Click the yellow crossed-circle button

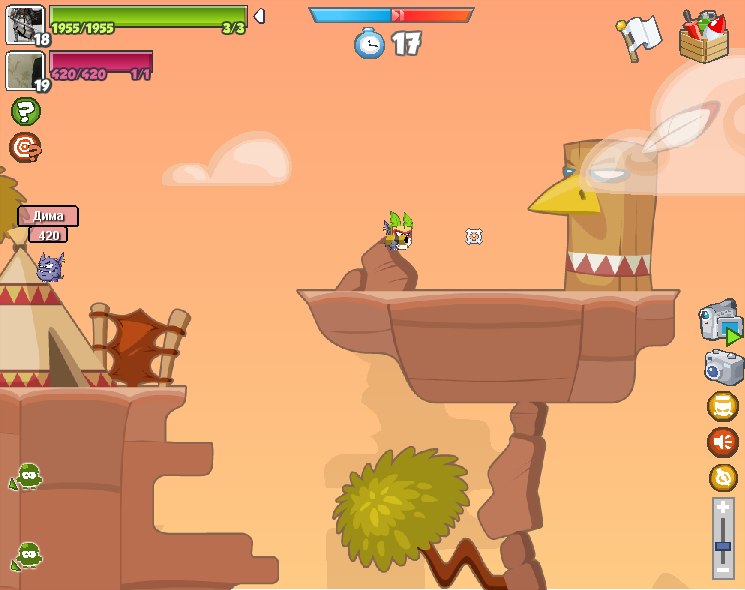(722, 477)
